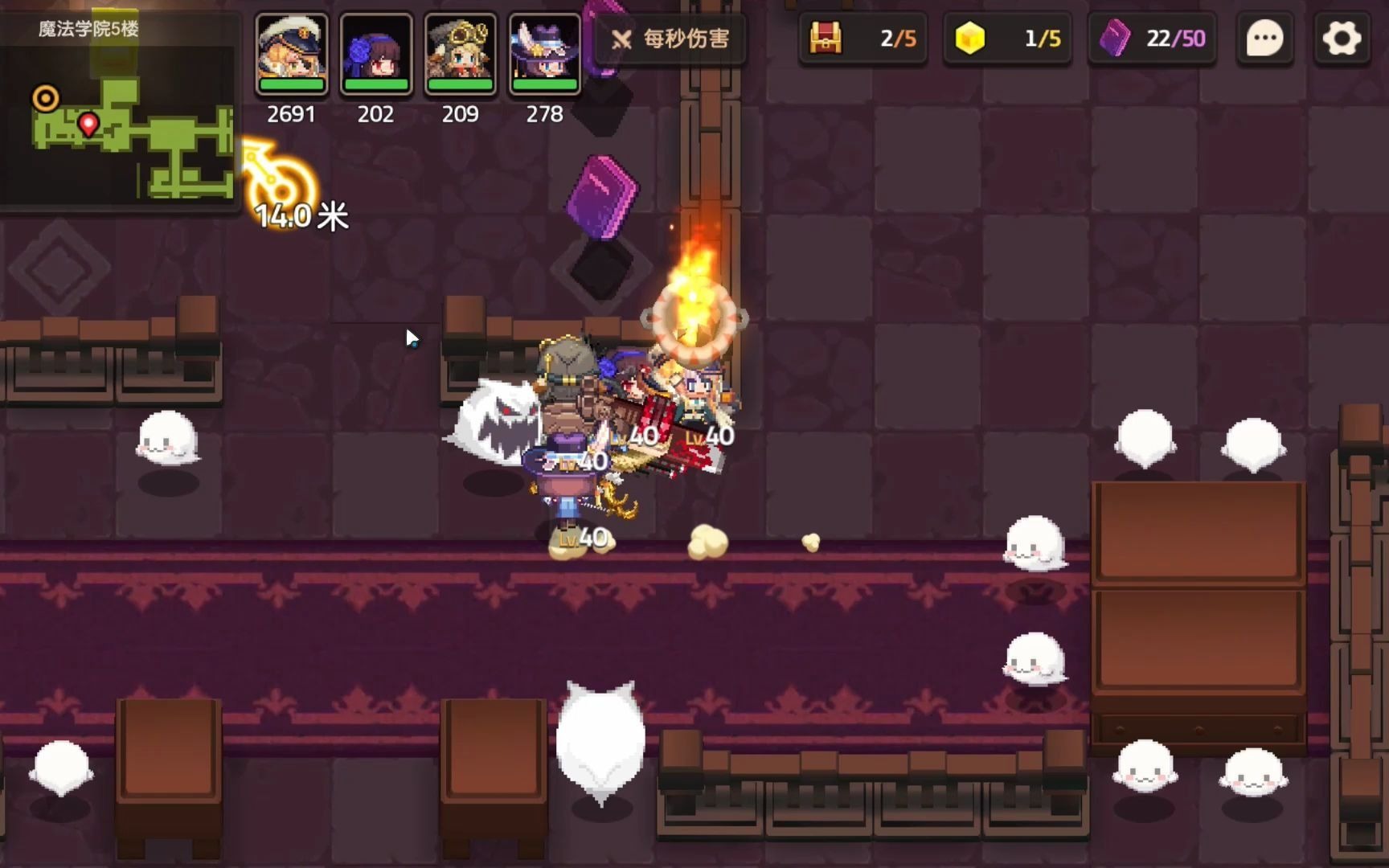Open the settings gear menu
This screenshot has width=1389, height=868.
tap(1341, 38)
